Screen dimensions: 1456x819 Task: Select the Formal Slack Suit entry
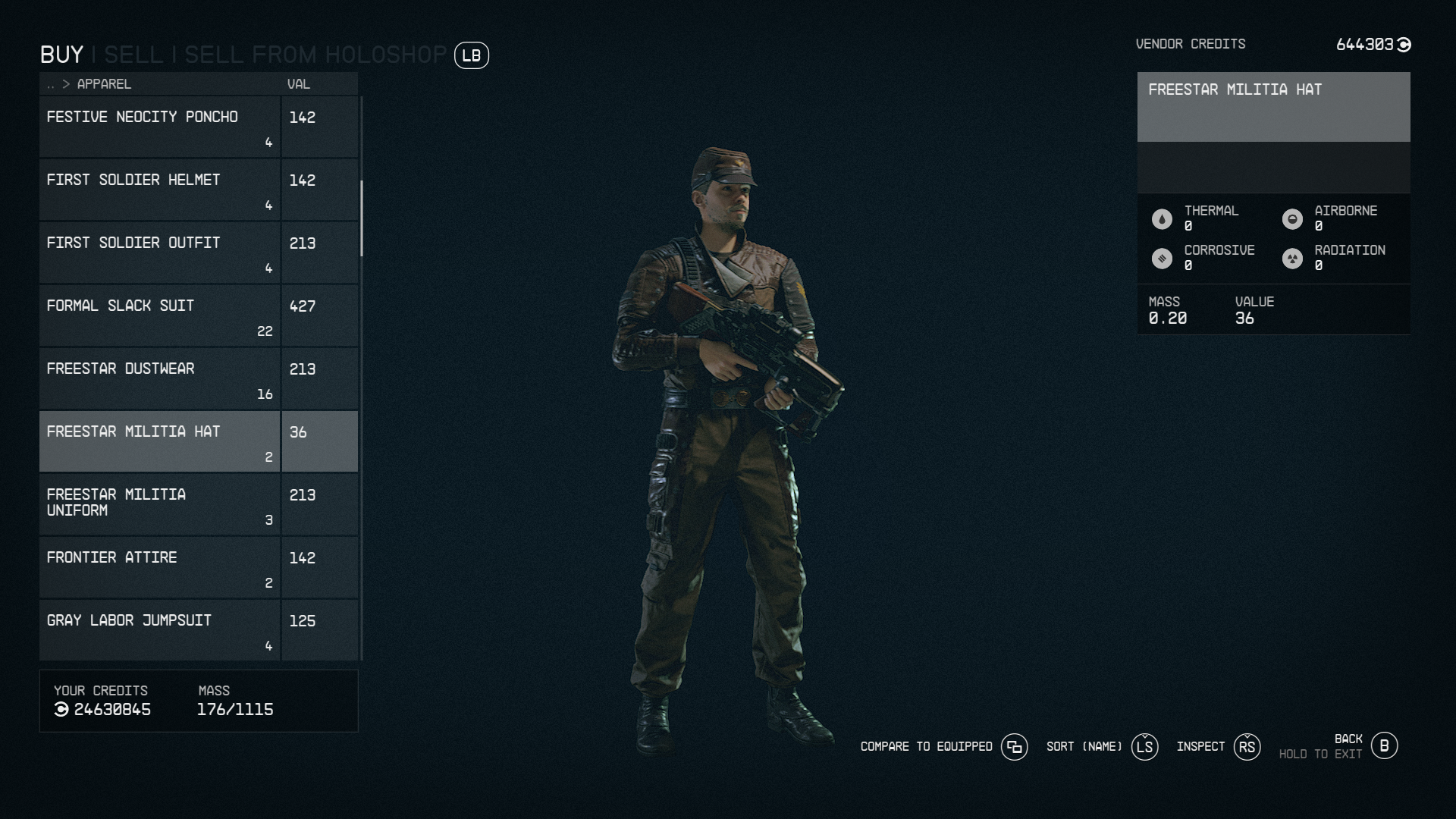tap(159, 315)
